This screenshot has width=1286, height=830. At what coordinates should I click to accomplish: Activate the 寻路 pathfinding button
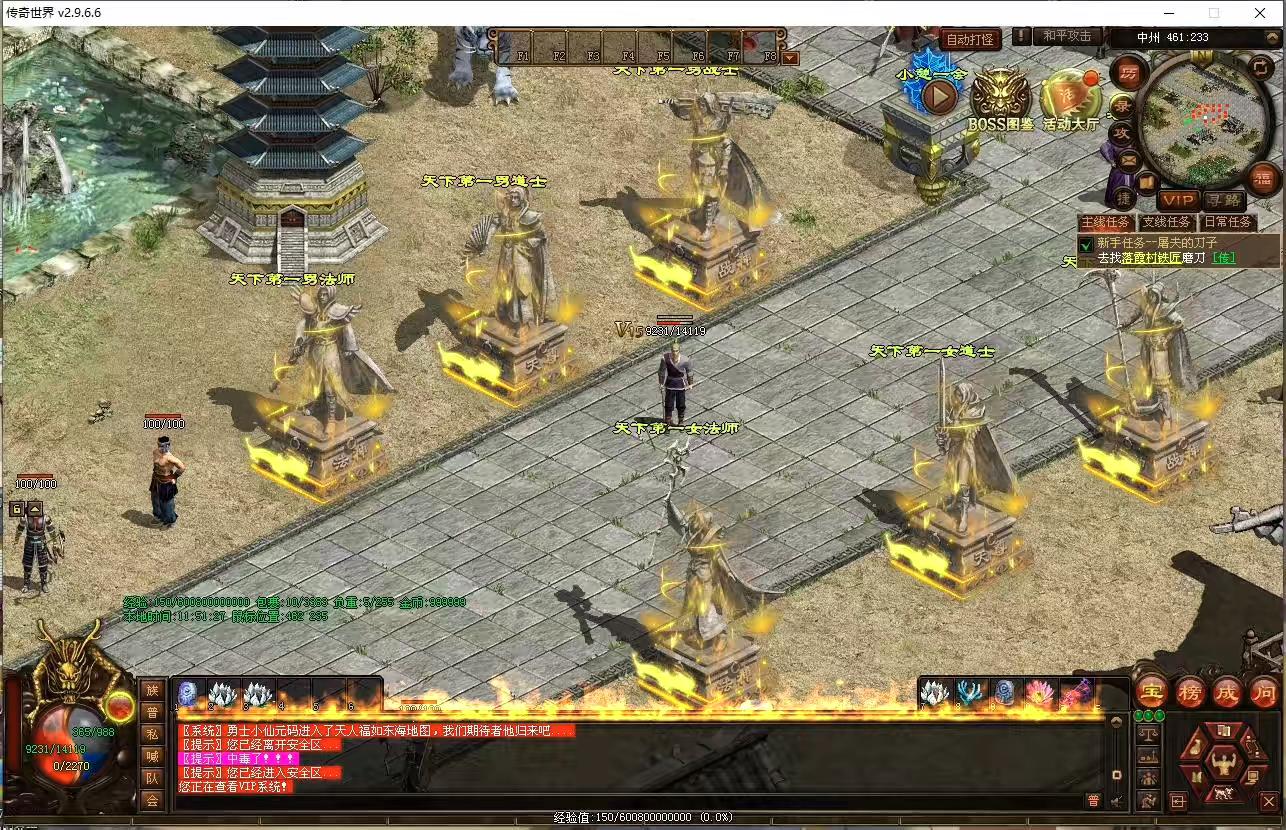pyautogui.click(x=1222, y=200)
